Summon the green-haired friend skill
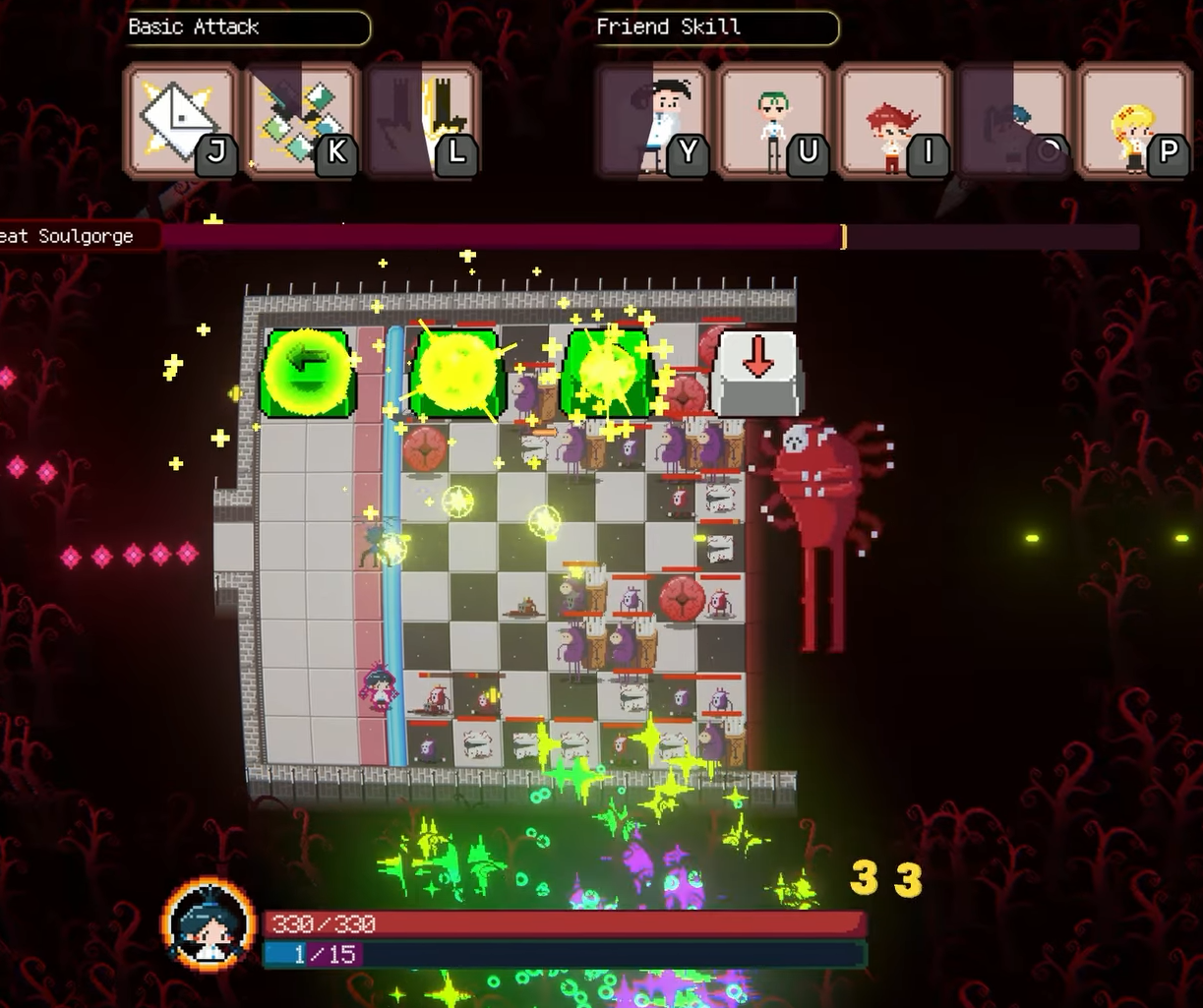The image size is (1203, 1008). coord(772,121)
